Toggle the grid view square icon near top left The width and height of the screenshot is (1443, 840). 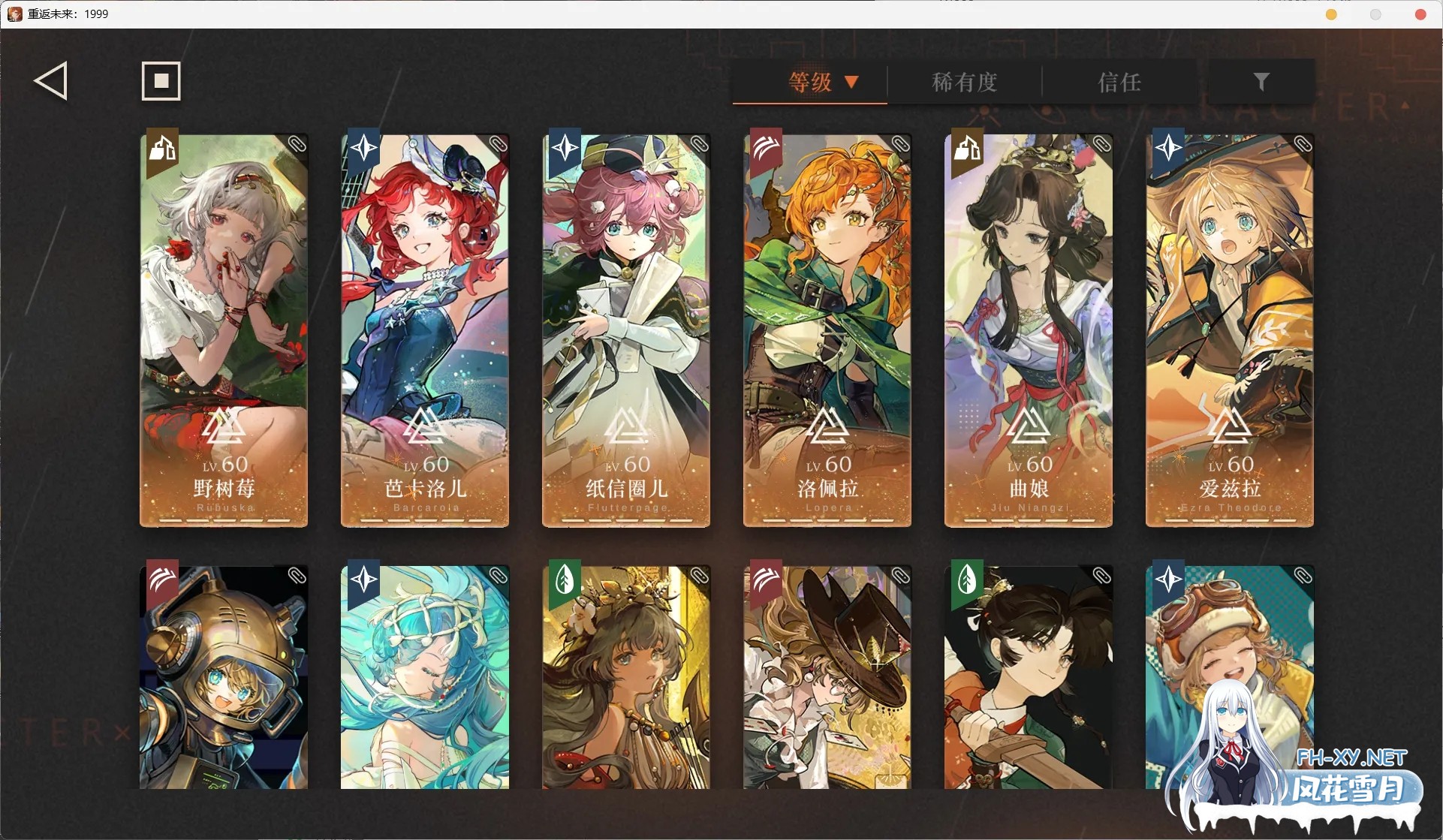pos(160,80)
